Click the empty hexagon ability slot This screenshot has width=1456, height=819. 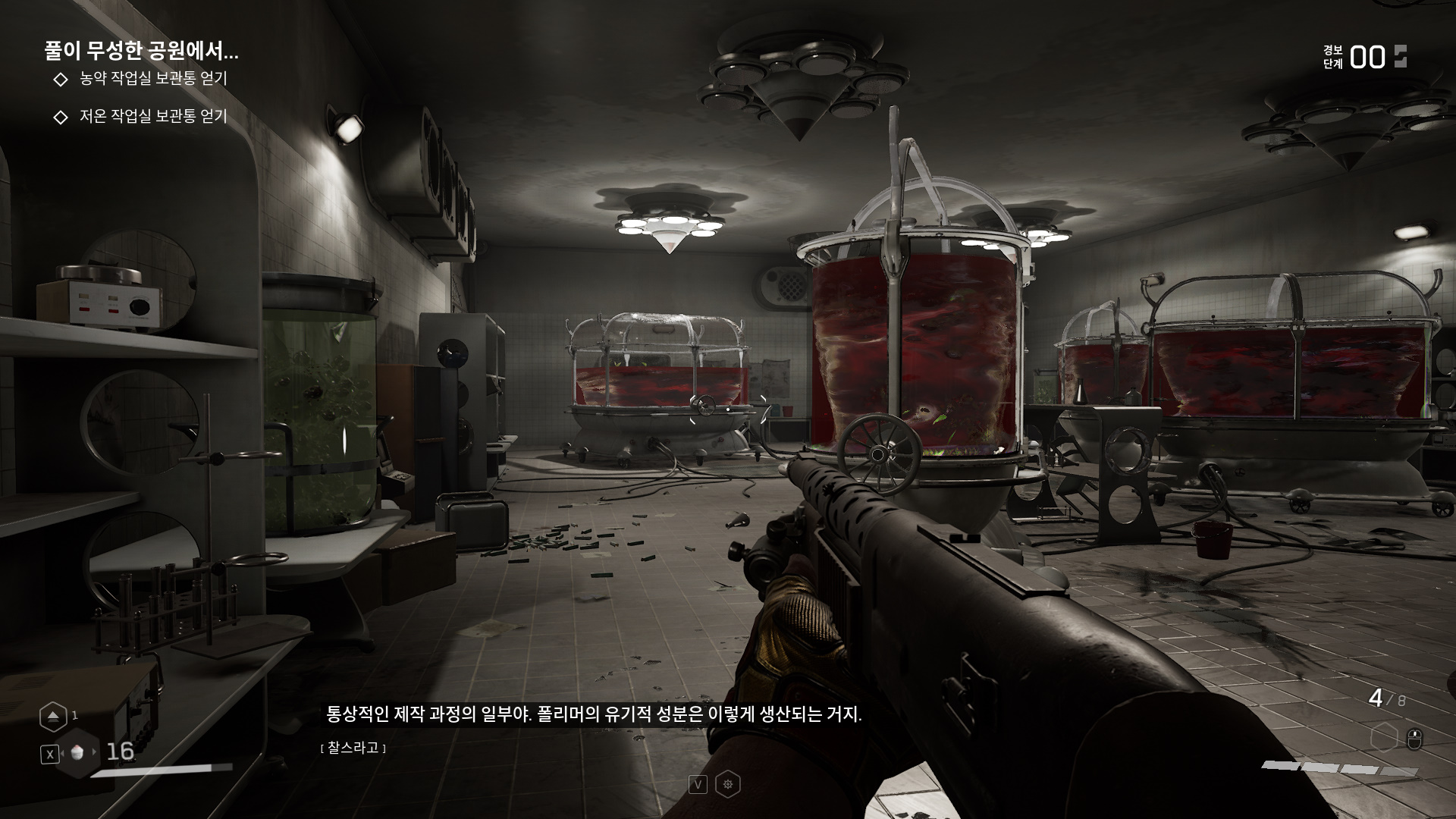point(1384,737)
